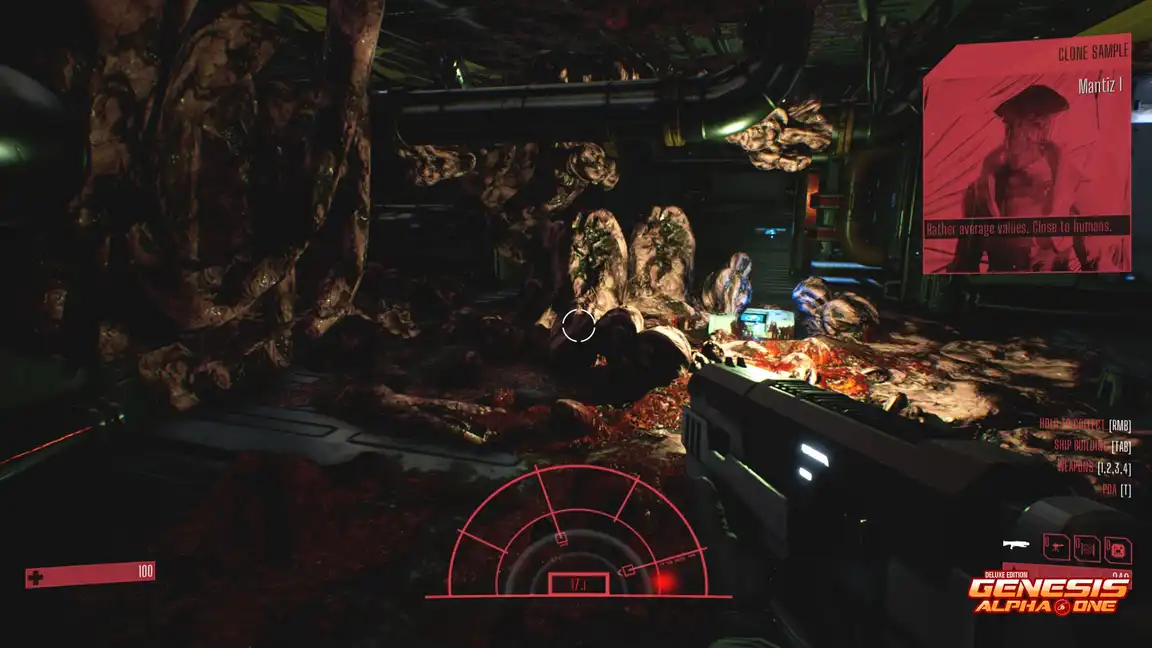The height and width of the screenshot is (648, 1152).
Task: Pick the solid red square build slot
Action: [x=1118, y=548]
